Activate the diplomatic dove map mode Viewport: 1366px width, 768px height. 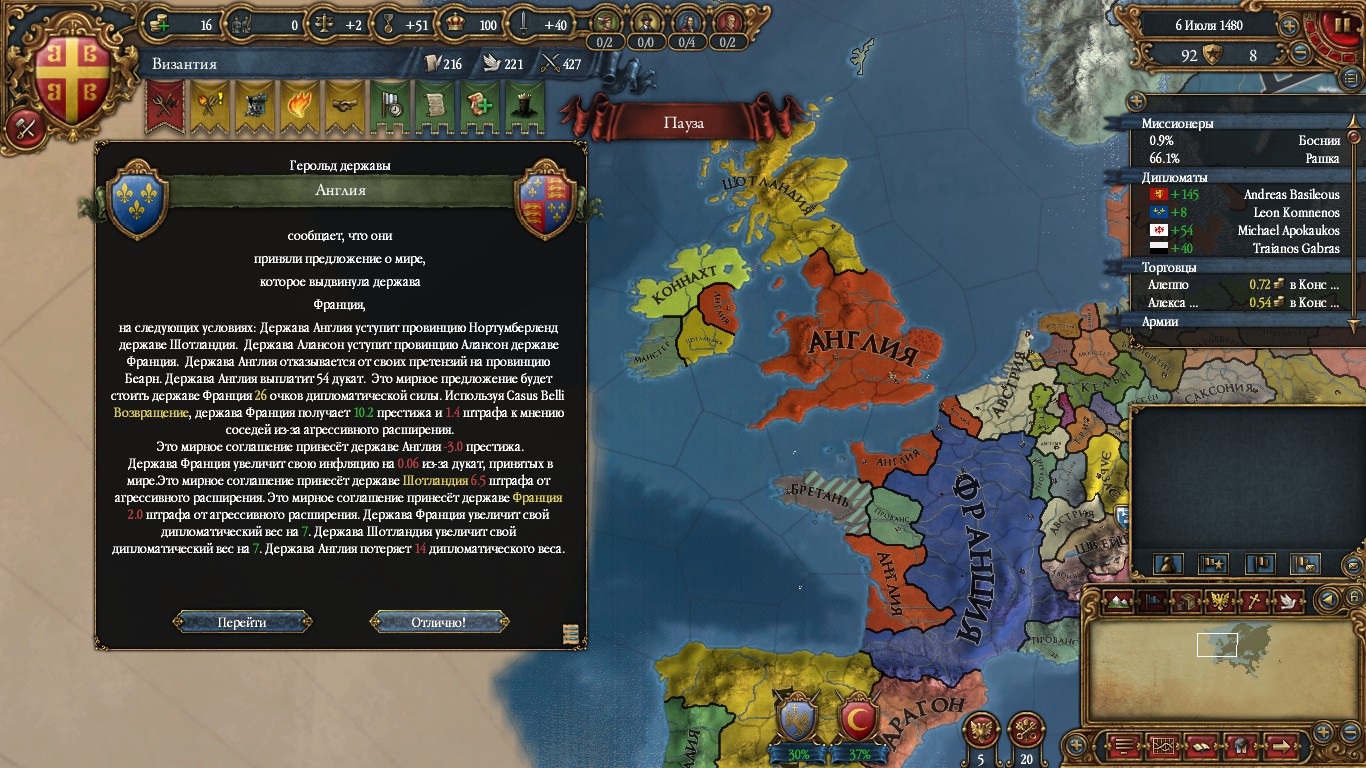tap(1288, 601)
